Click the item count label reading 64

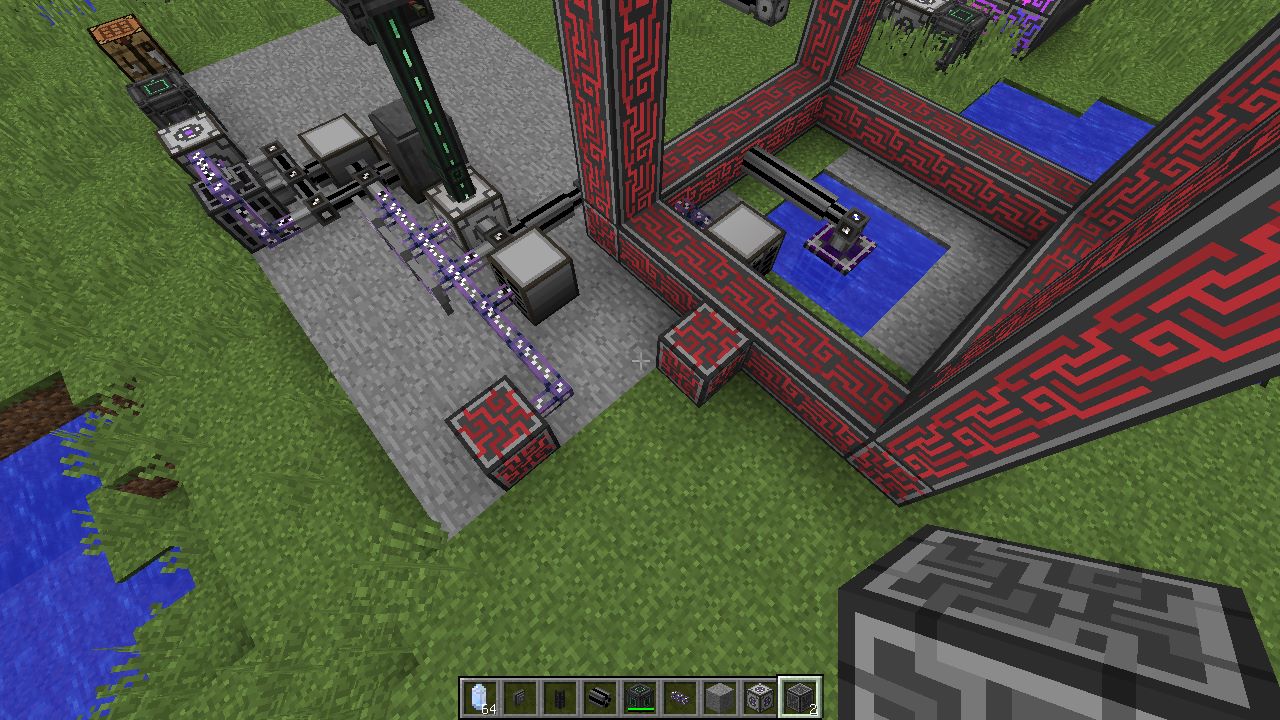pos(487,708)
